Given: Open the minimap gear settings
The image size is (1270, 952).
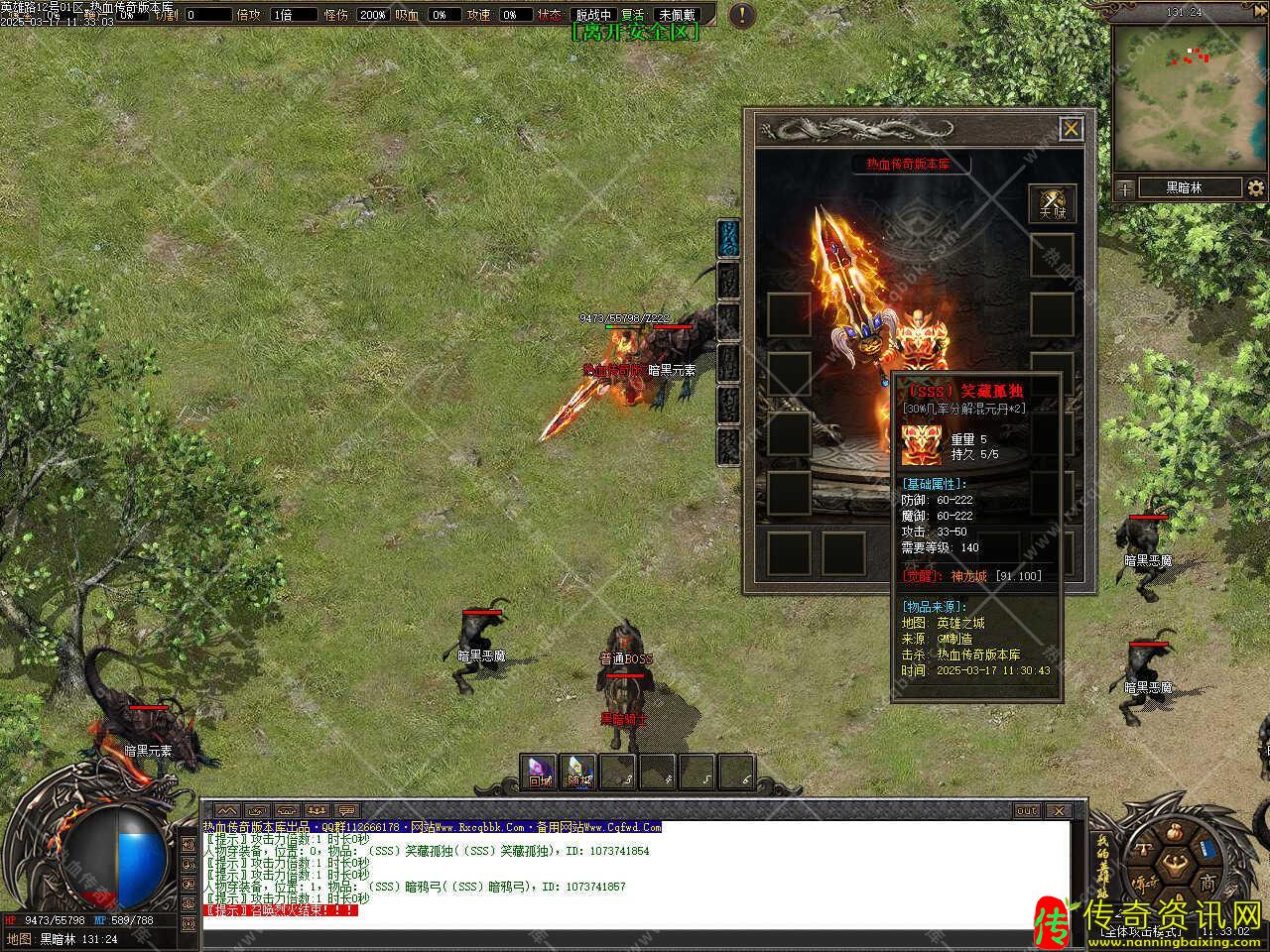Looking at the screenshot, I should point(1256,187).
